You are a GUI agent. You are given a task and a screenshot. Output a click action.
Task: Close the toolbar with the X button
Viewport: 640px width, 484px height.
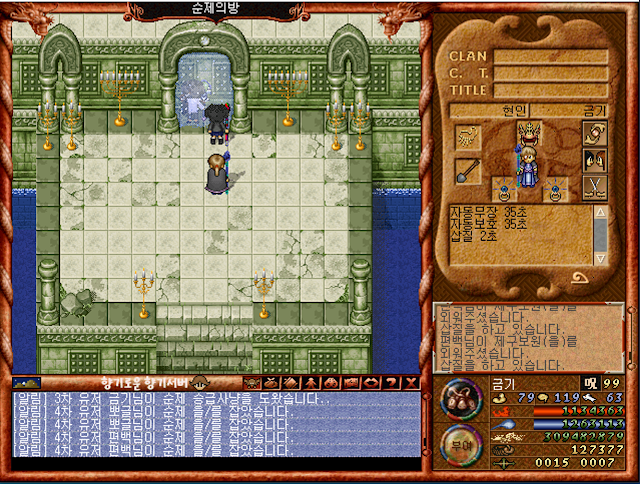410,382
